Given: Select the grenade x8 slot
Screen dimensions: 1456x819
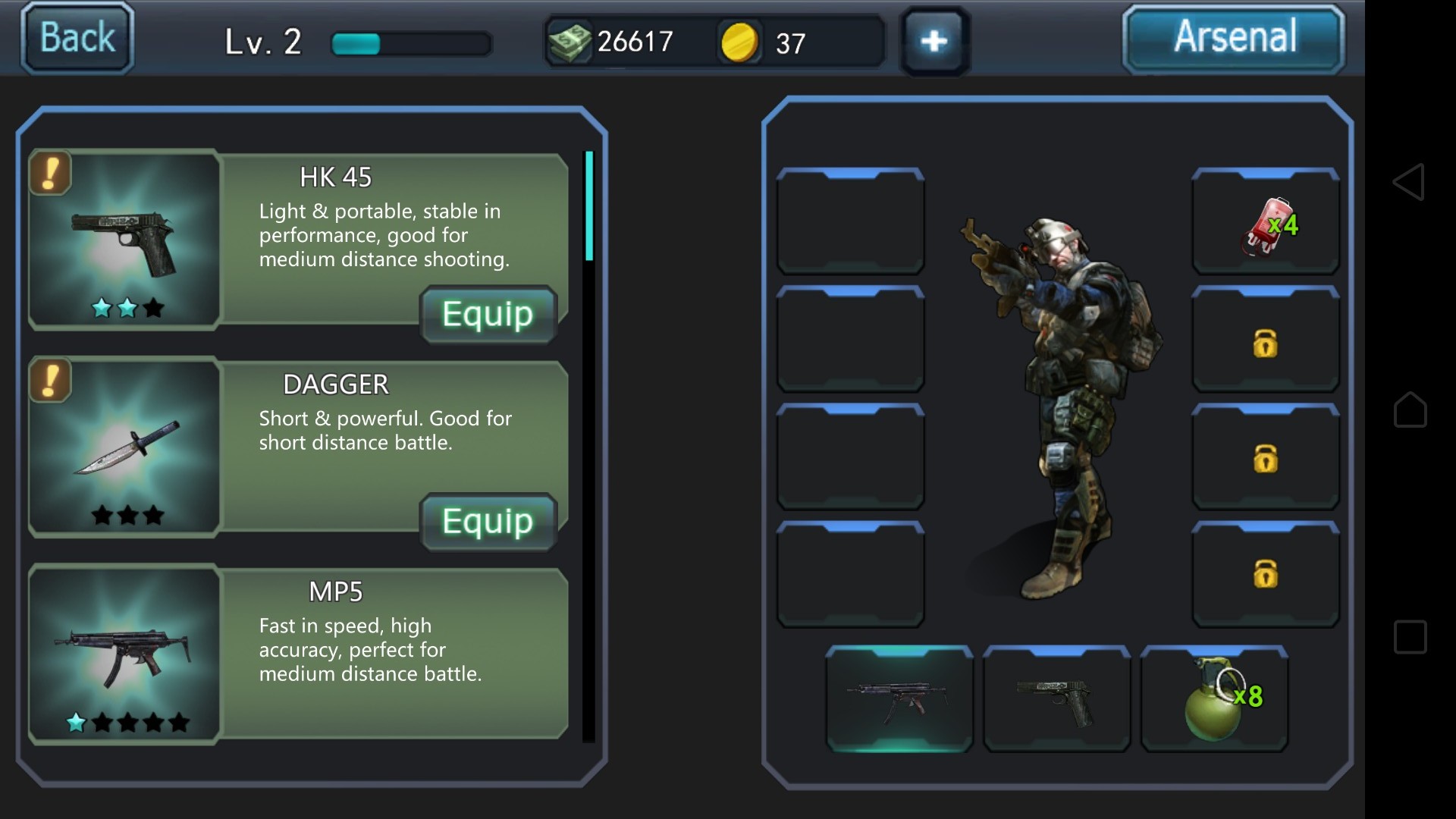Looking at the screenshot, I should (1214, 698).
